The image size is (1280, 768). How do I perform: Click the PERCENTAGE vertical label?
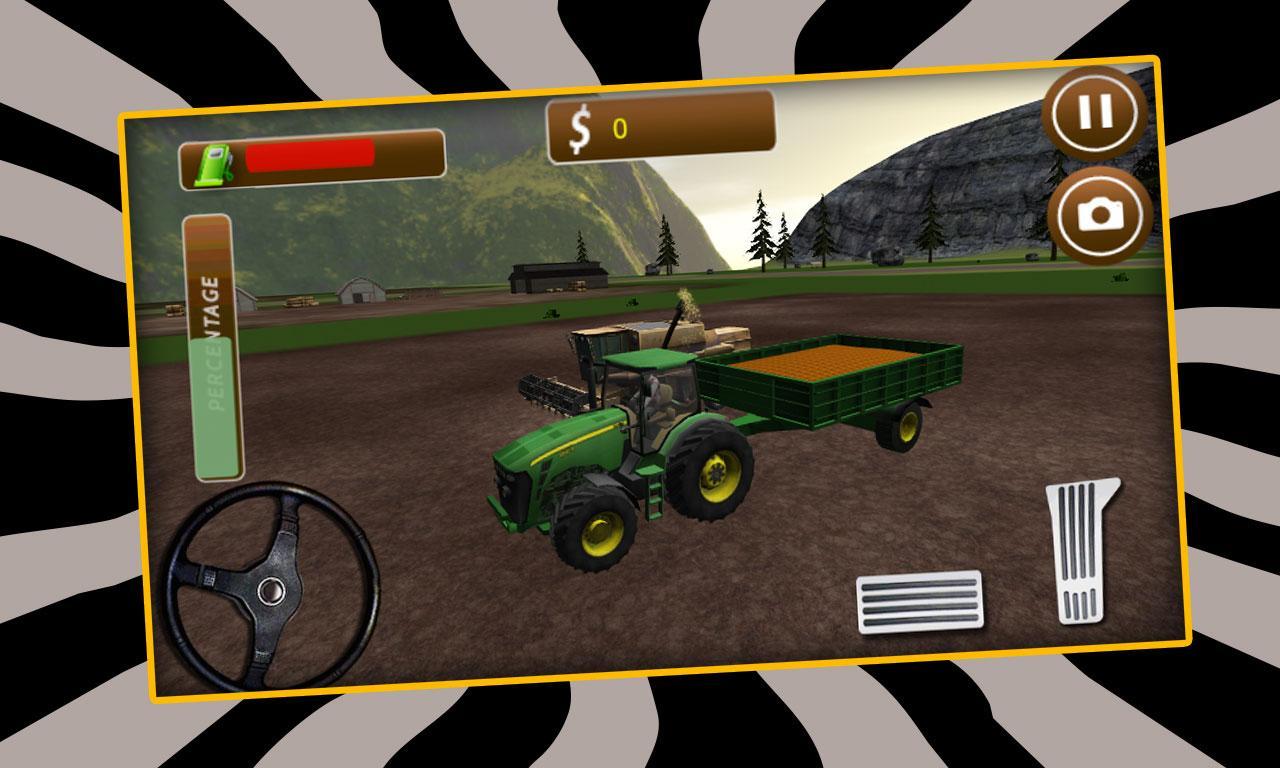(210, 345)
